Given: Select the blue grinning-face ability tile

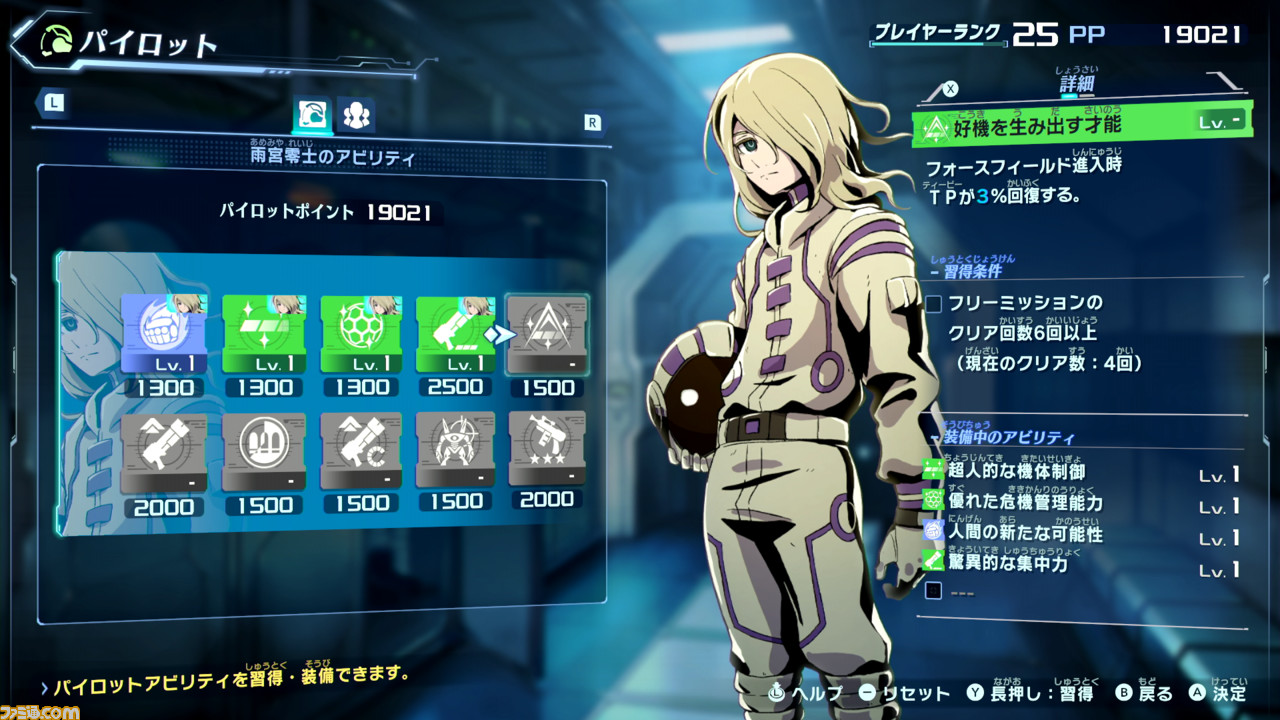Looking at the screenshot, I should click(163, 335).
